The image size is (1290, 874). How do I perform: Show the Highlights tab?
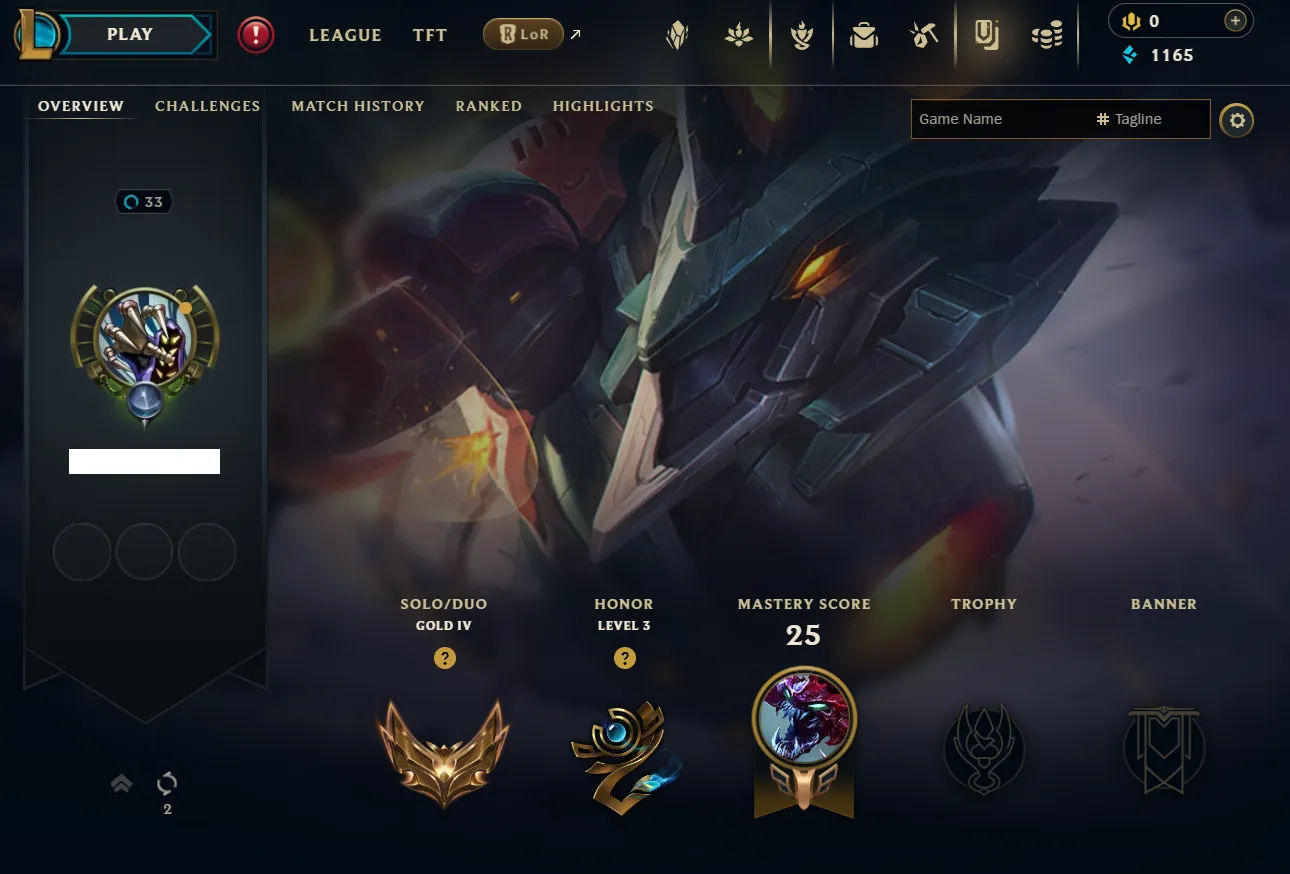click(603, 106)
